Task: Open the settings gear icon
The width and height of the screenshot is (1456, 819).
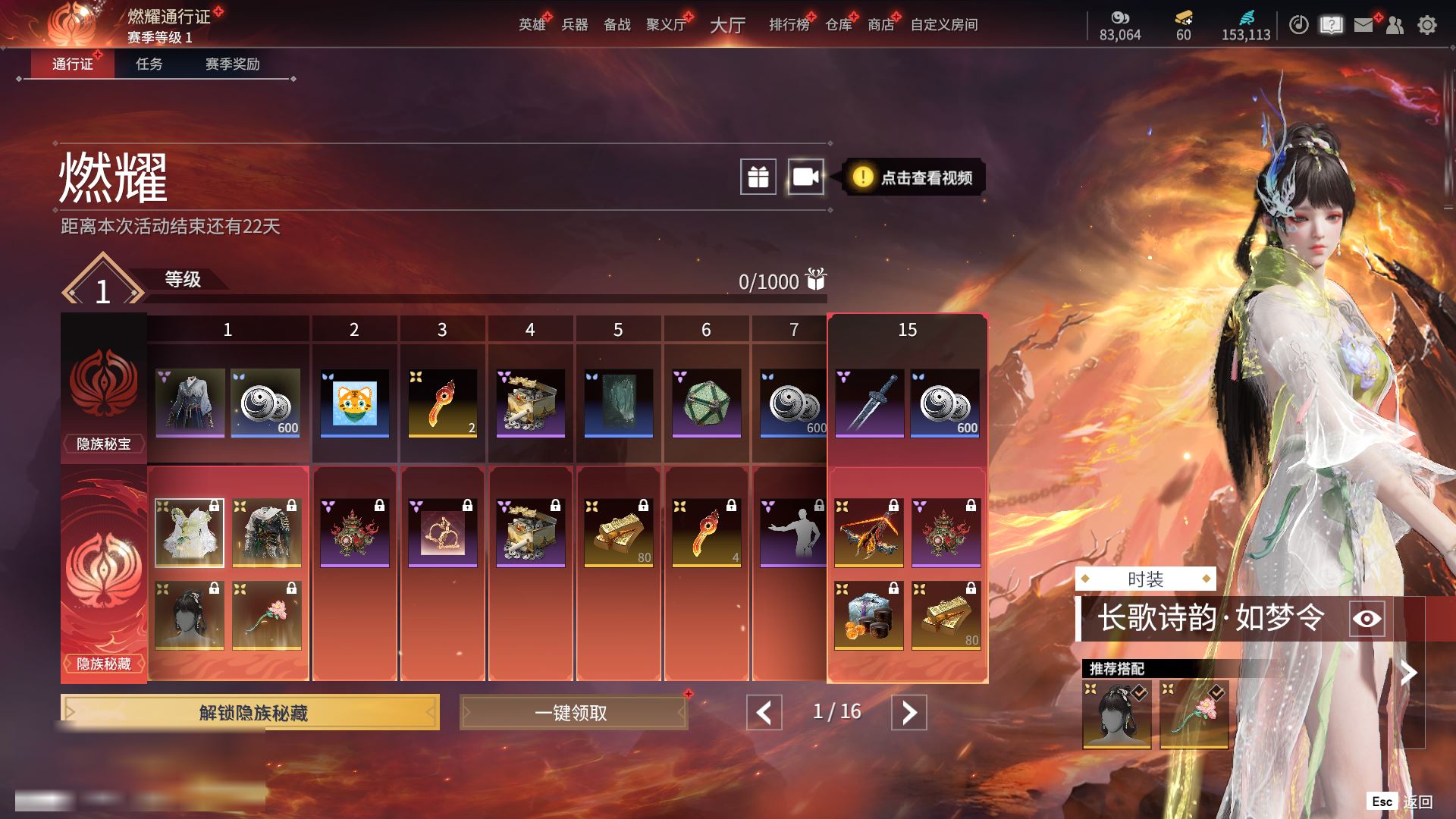Action: point(1426,25)
